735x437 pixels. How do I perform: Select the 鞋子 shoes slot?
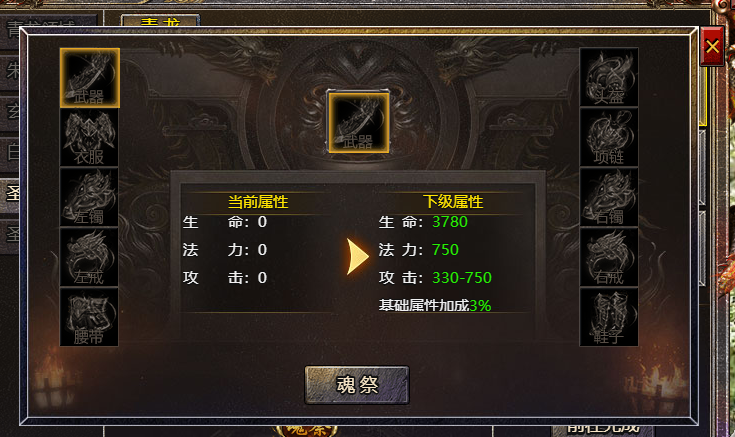(x=609, y=317)
